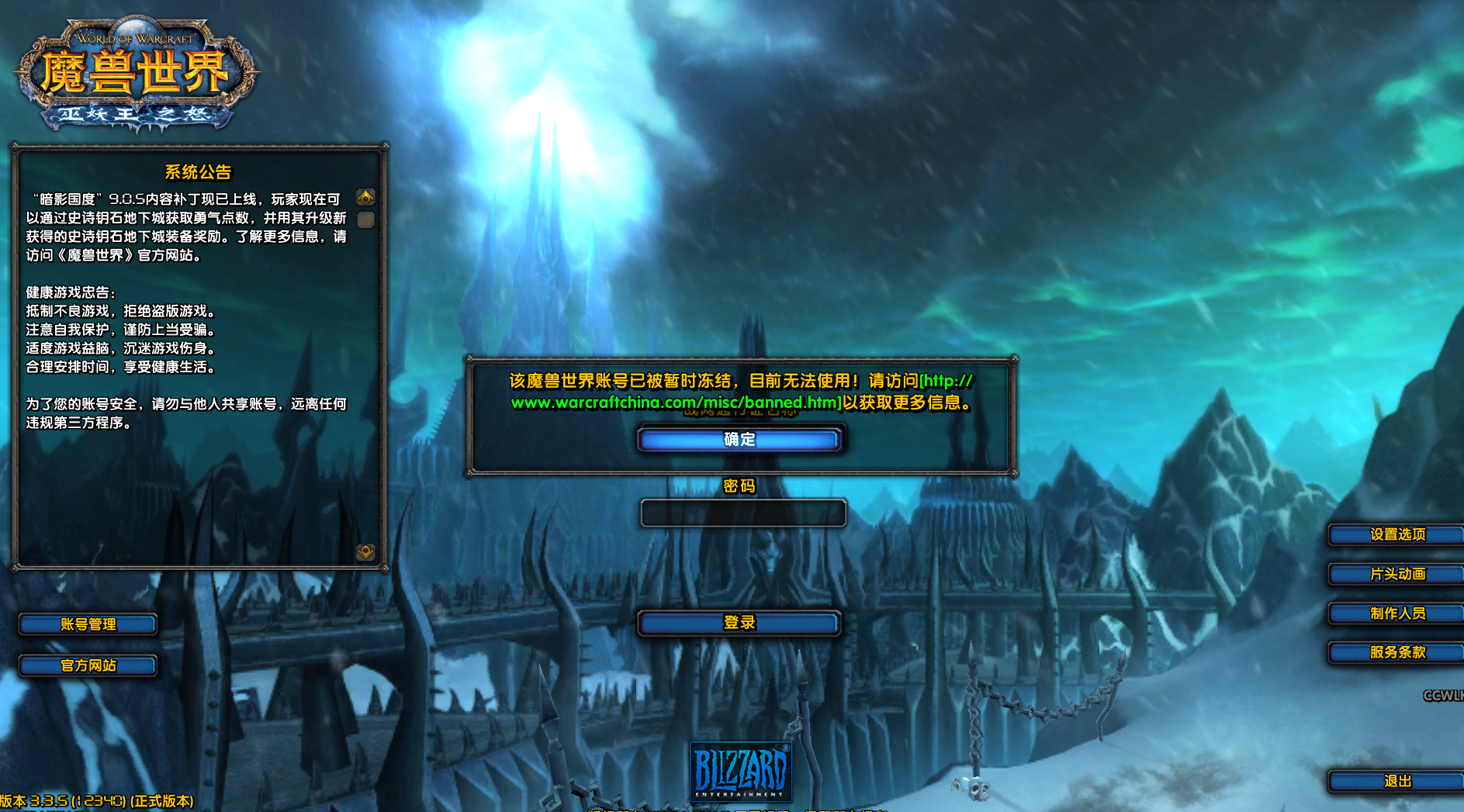Open 账号管理 account management
This screenshot has height=812, width=1464.
[x=88, y=624]
